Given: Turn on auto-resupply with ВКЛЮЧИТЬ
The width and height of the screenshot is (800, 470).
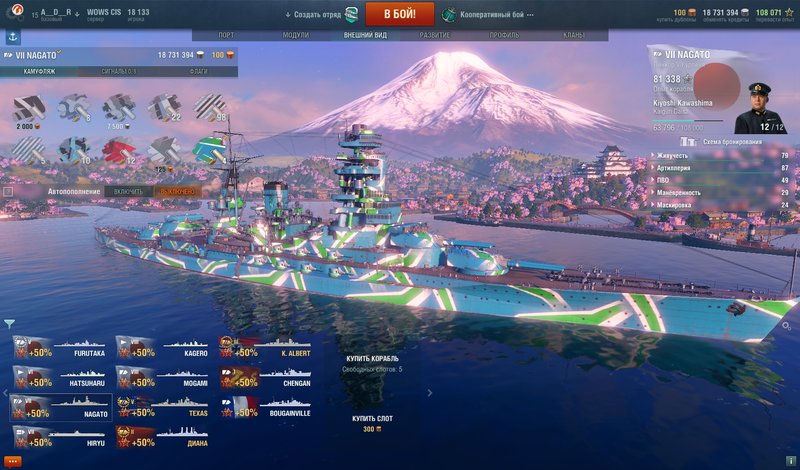Looking at the screenshot, I should (128, 191).
